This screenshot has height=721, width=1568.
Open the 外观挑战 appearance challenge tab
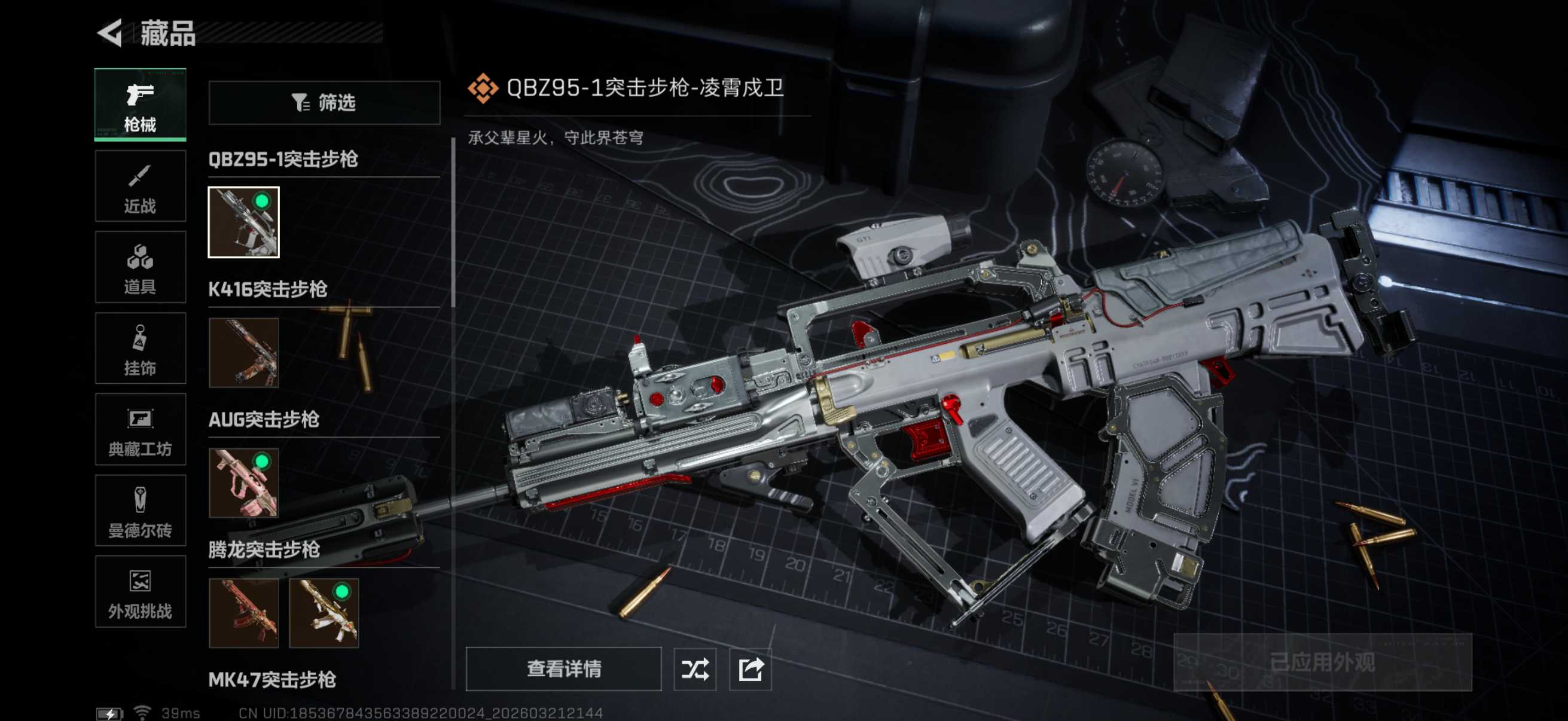tap(140, 592)
